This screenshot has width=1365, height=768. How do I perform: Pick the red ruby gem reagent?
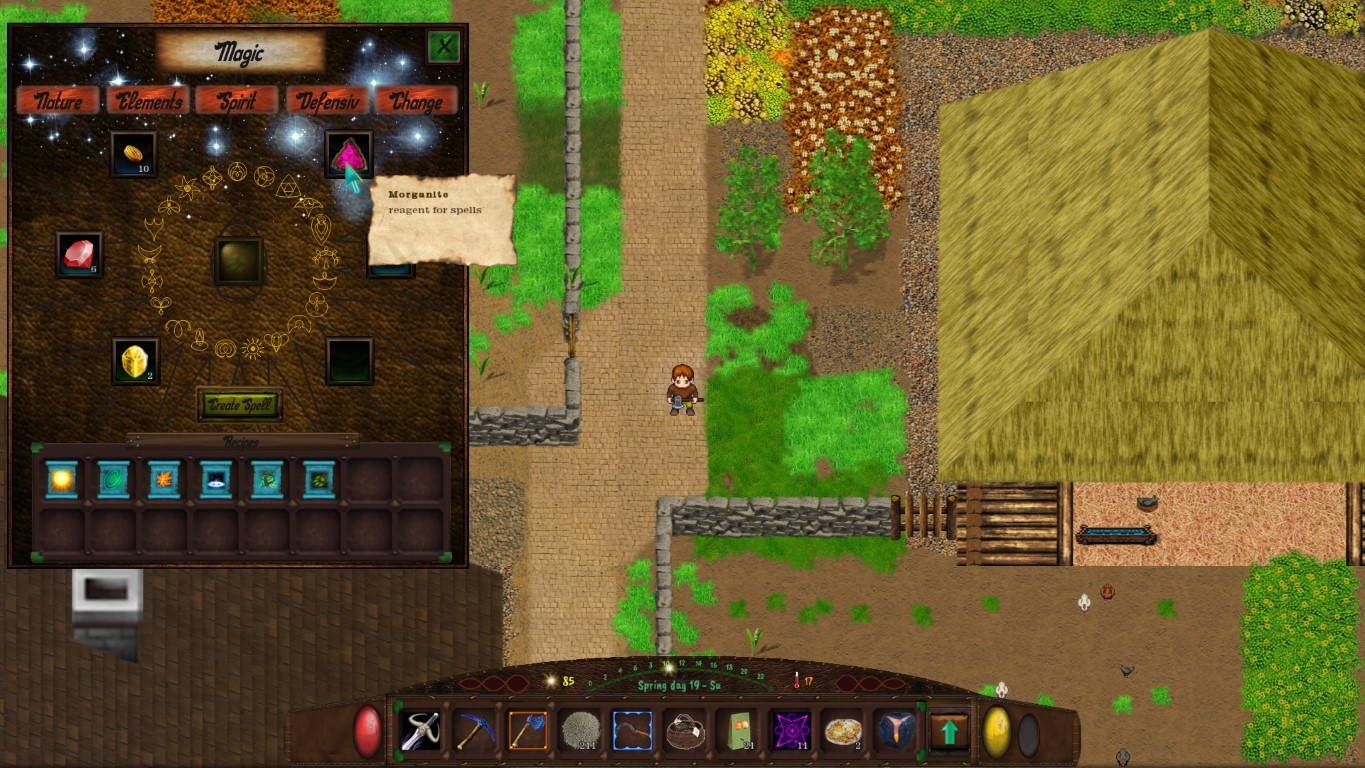[79, 254]
